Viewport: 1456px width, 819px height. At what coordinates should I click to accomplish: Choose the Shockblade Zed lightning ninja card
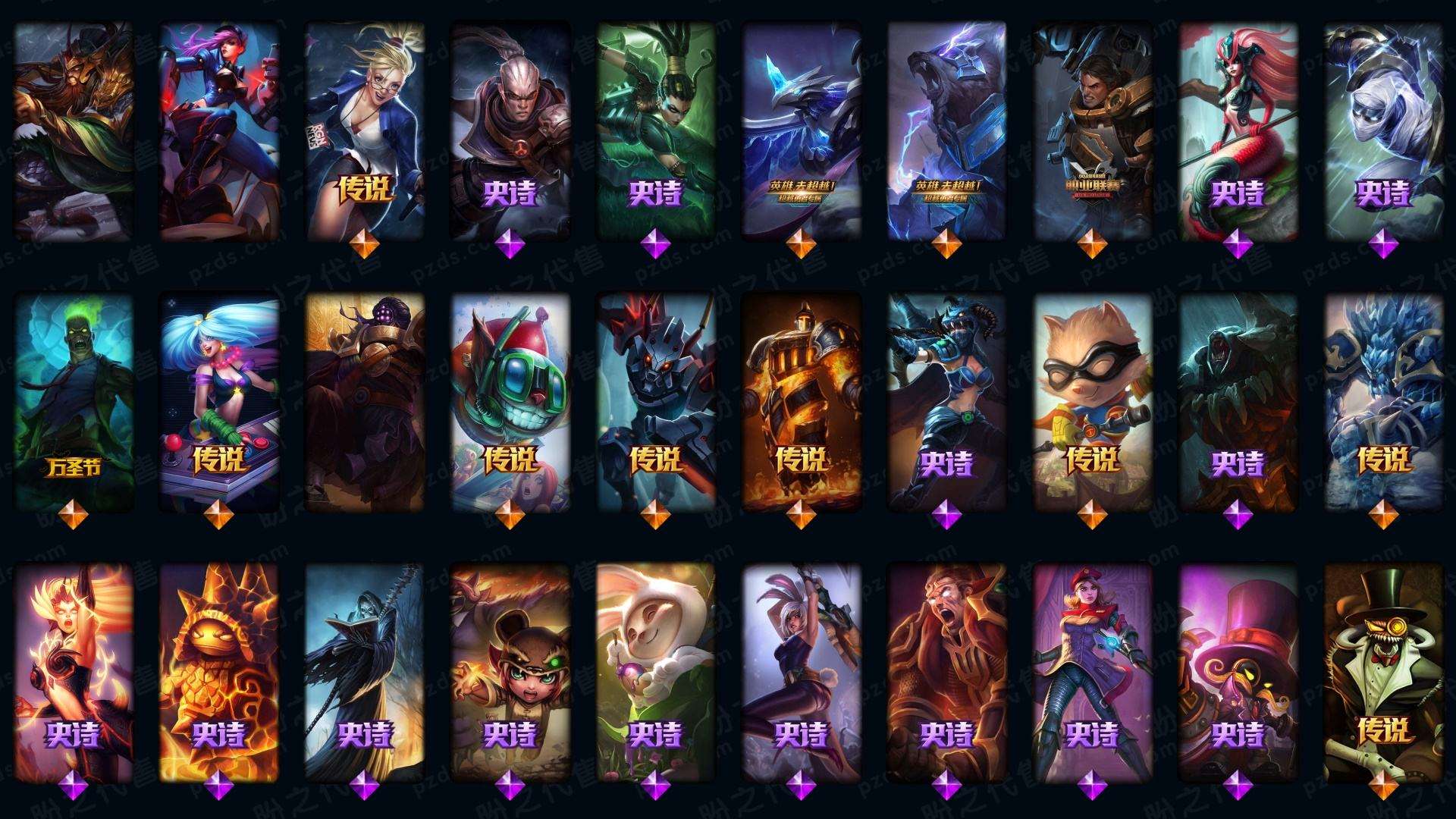point(1383,129)
